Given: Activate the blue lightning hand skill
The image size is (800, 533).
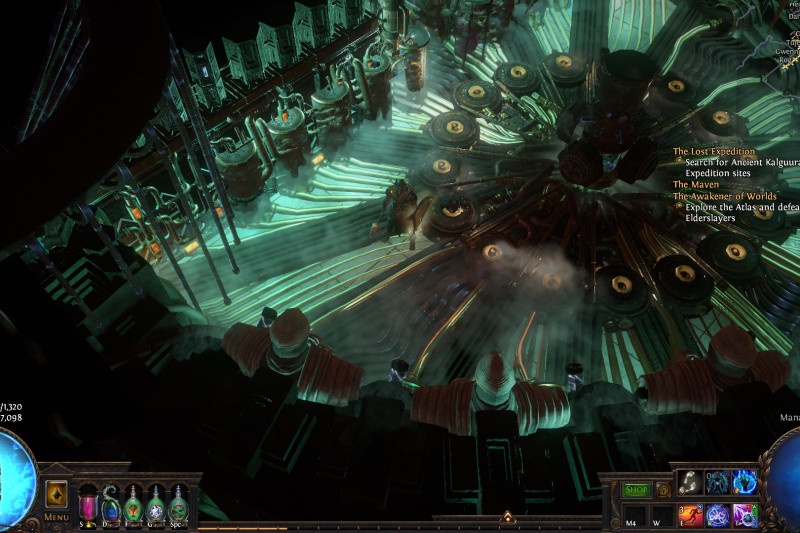Looking at the screenshot, I should 744,482.
